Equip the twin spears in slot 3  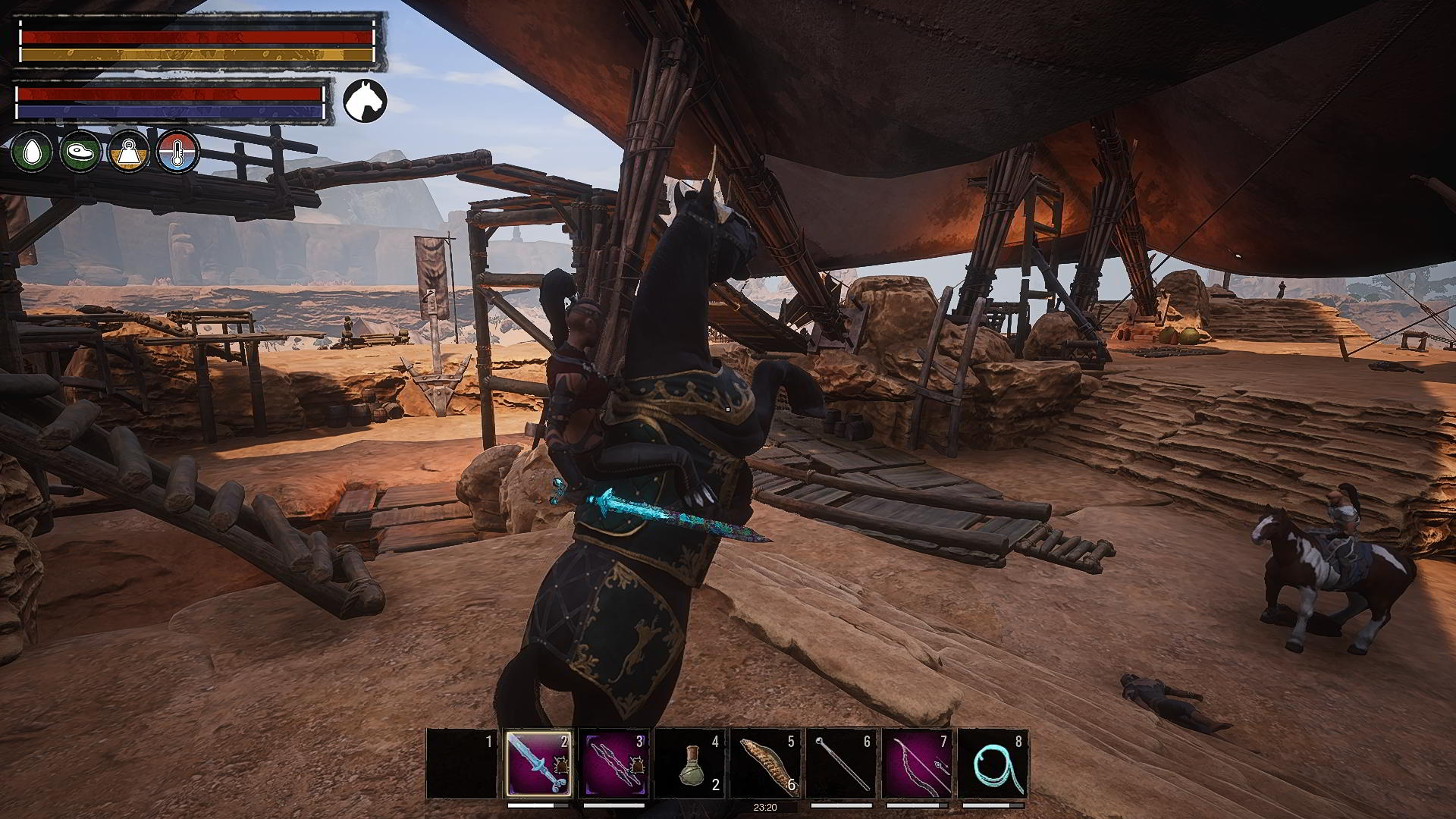(x=613, y=764)
